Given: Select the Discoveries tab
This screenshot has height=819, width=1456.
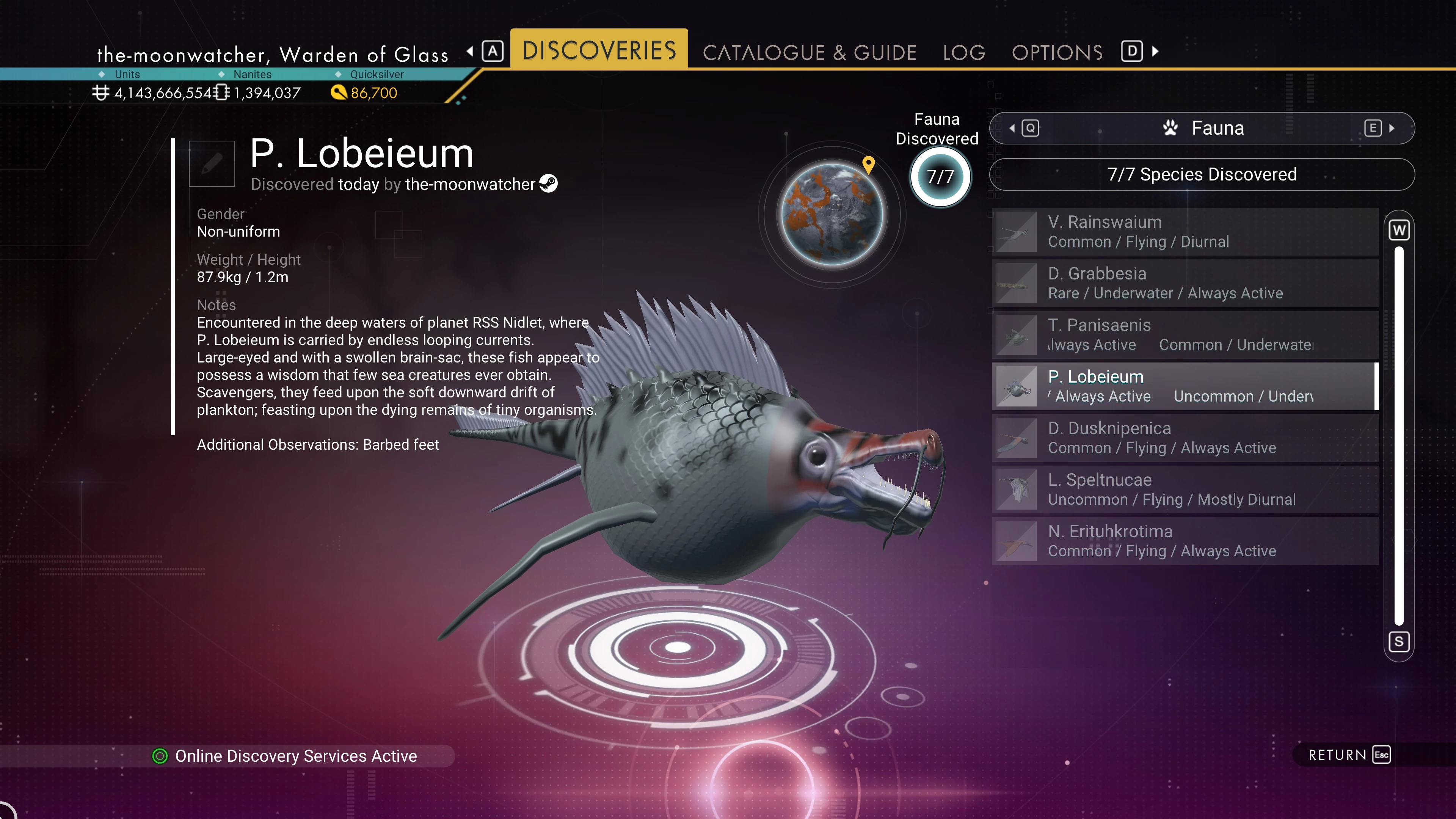Looking at the screenshot, I should pyautogui.click(x=599, y=50).
